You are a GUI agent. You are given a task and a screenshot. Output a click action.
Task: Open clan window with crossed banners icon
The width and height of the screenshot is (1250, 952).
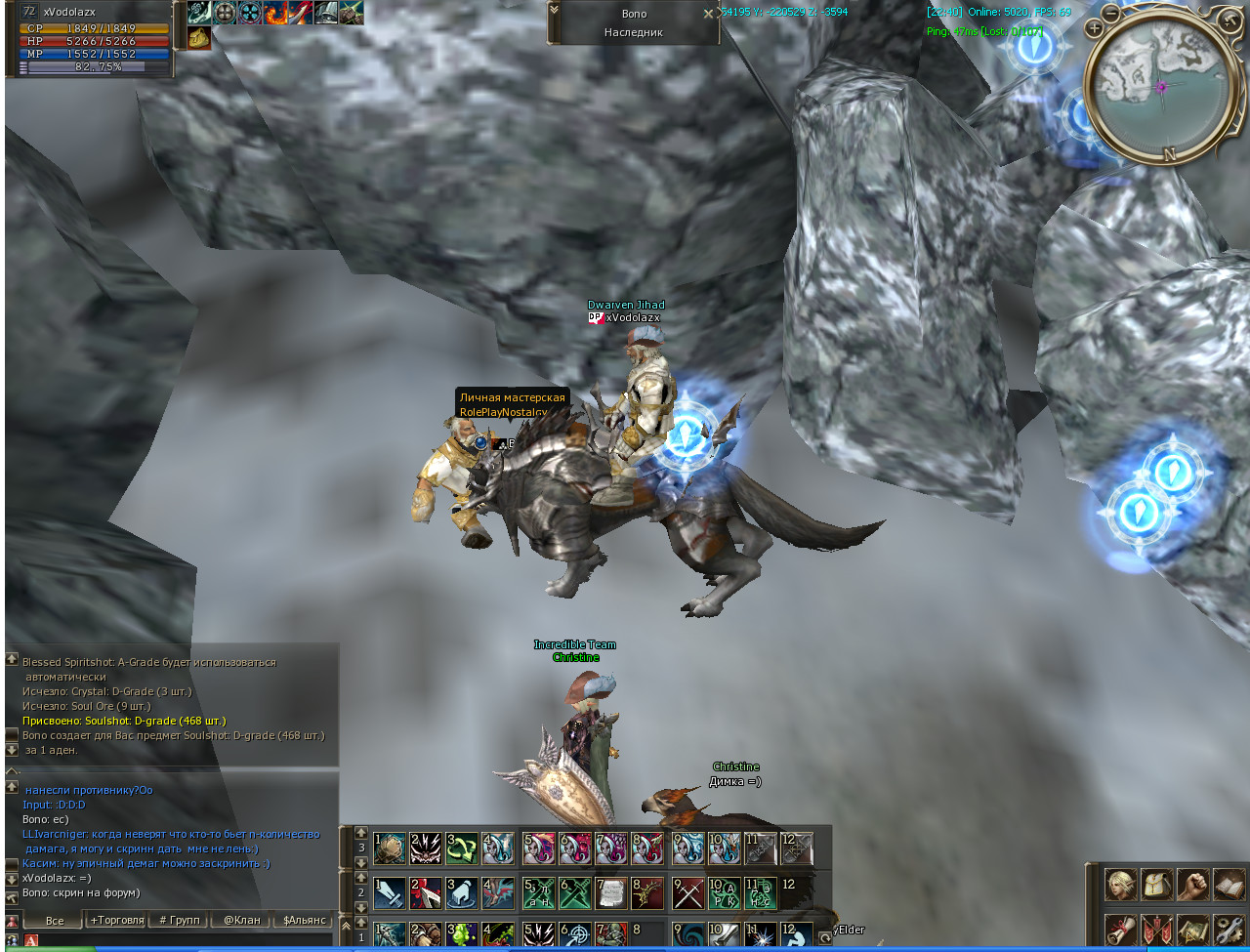click(x=1156, y=930)
